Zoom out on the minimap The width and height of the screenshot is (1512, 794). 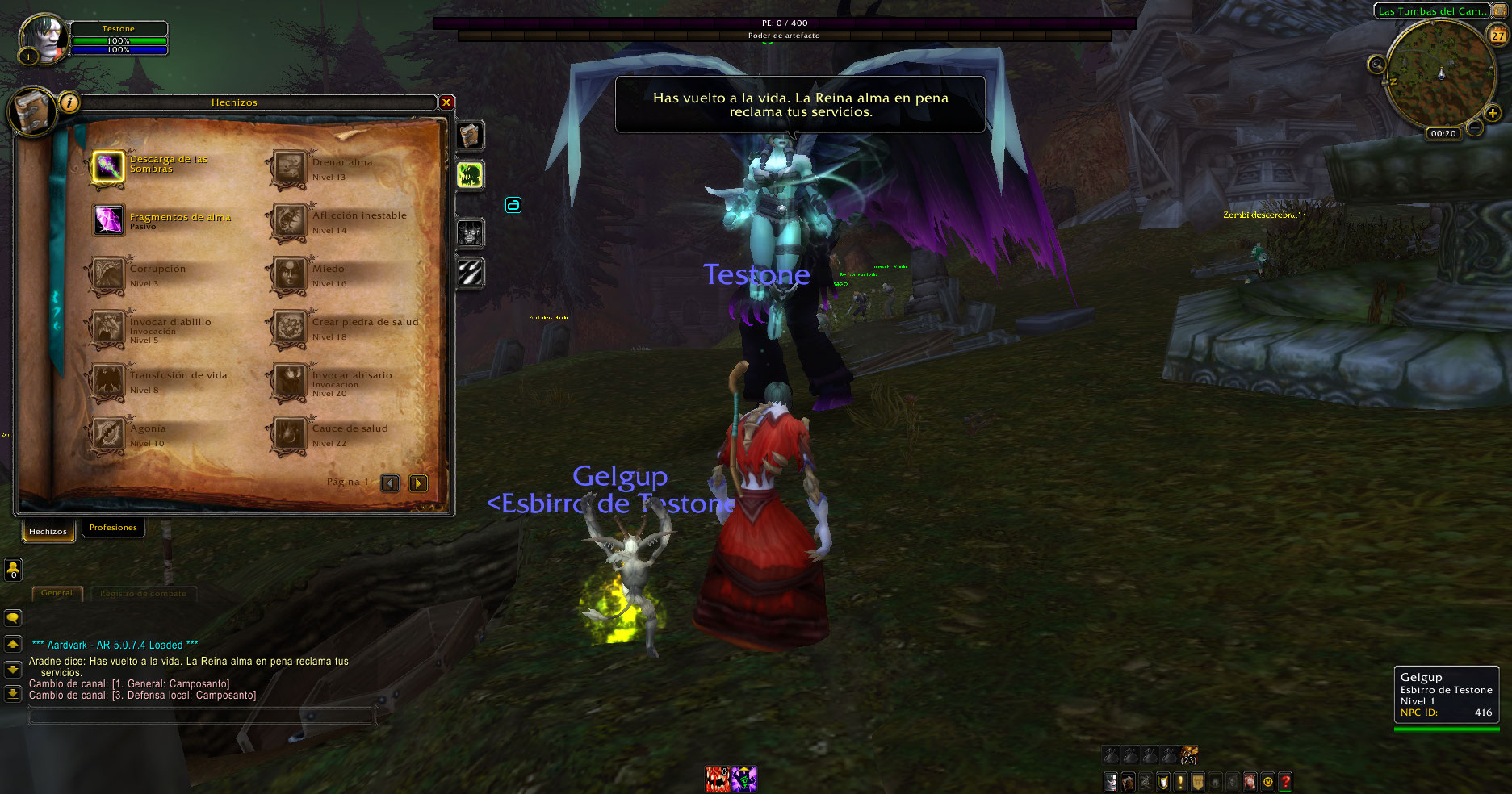pyautogui.click(x=1474, y=127)
